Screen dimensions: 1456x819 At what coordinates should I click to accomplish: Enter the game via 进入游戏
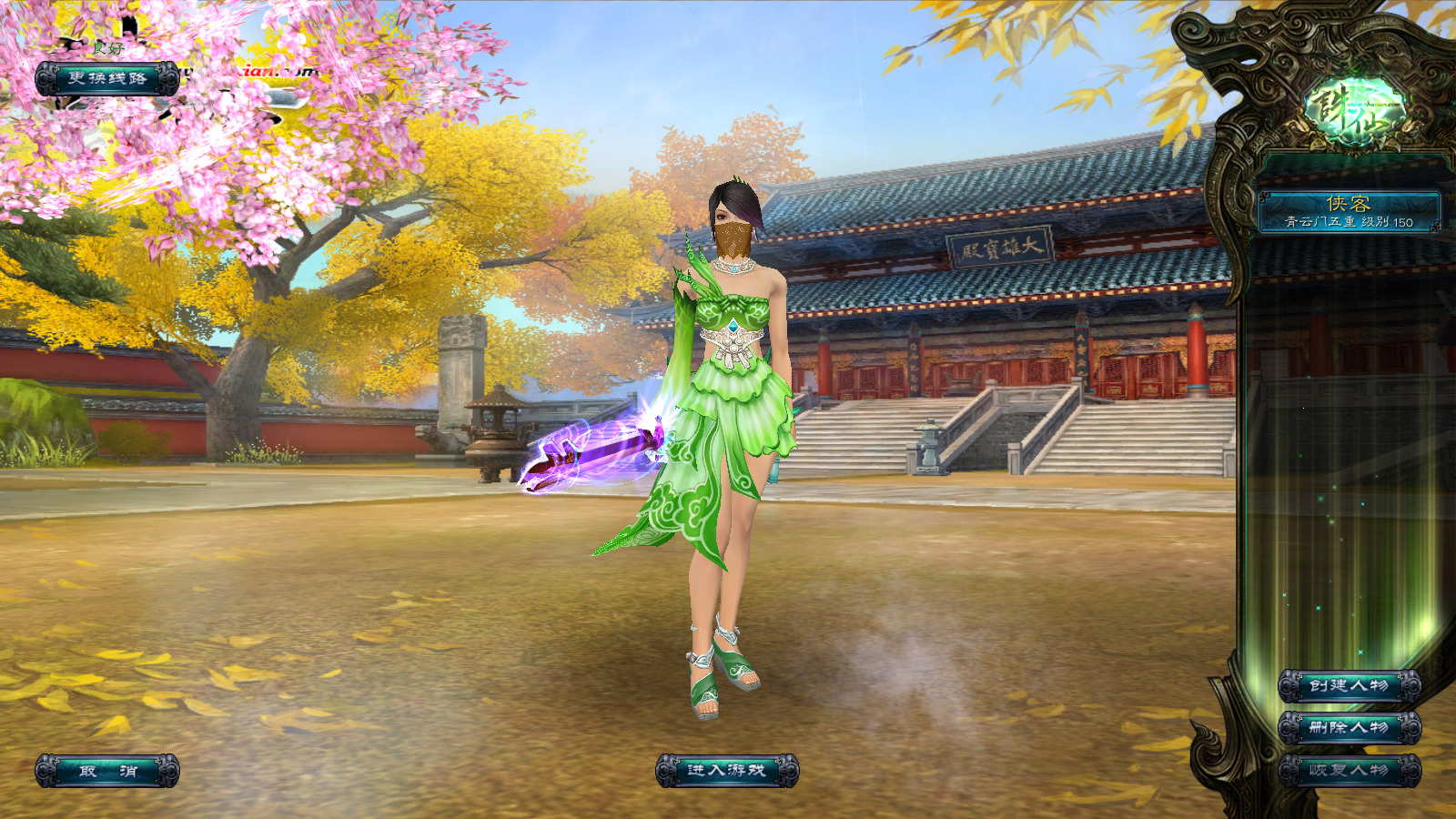click(x=726, y=771)
